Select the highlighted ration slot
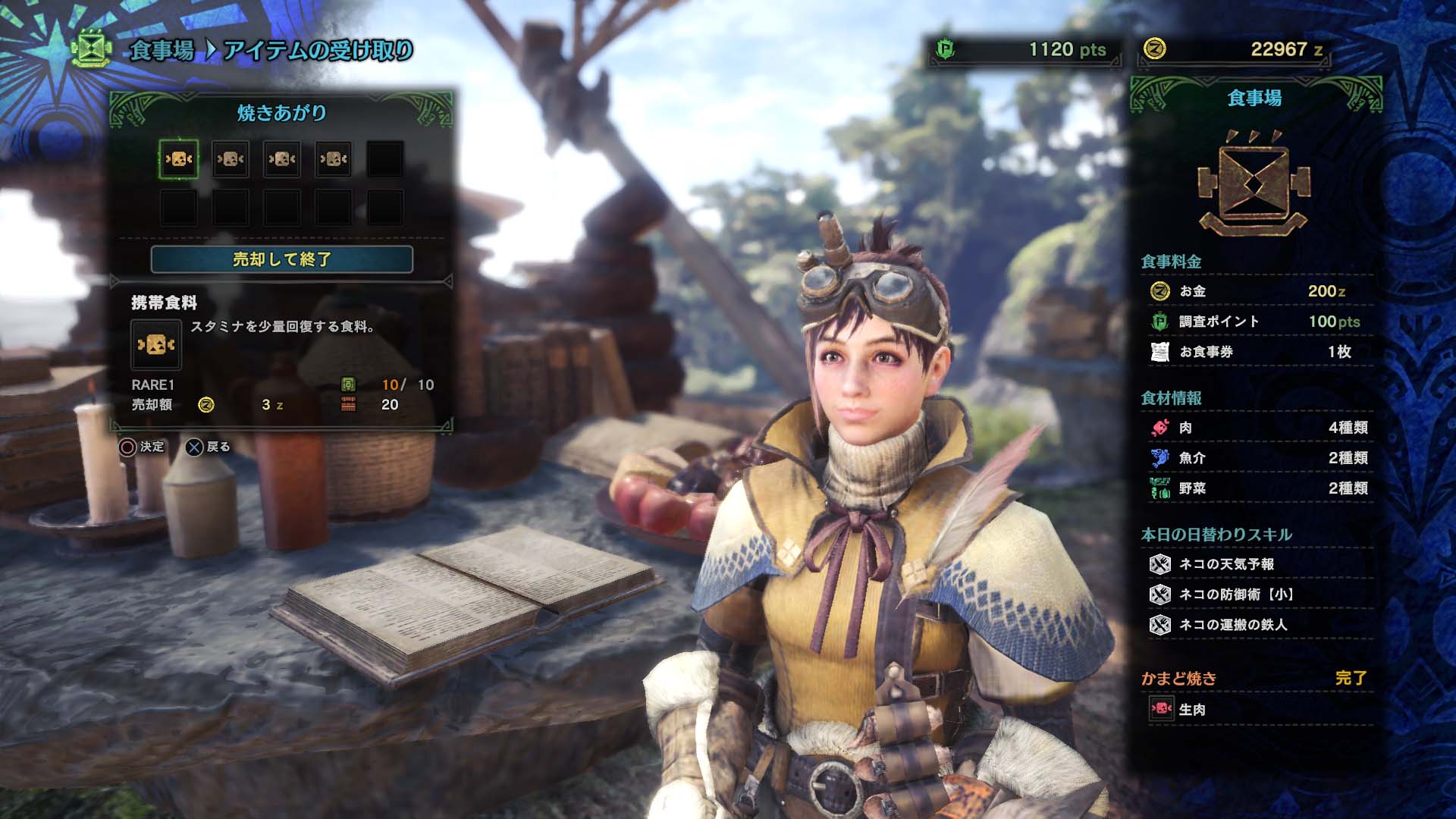The height and width of the screenshot is (819, 1456). [179, 159]
